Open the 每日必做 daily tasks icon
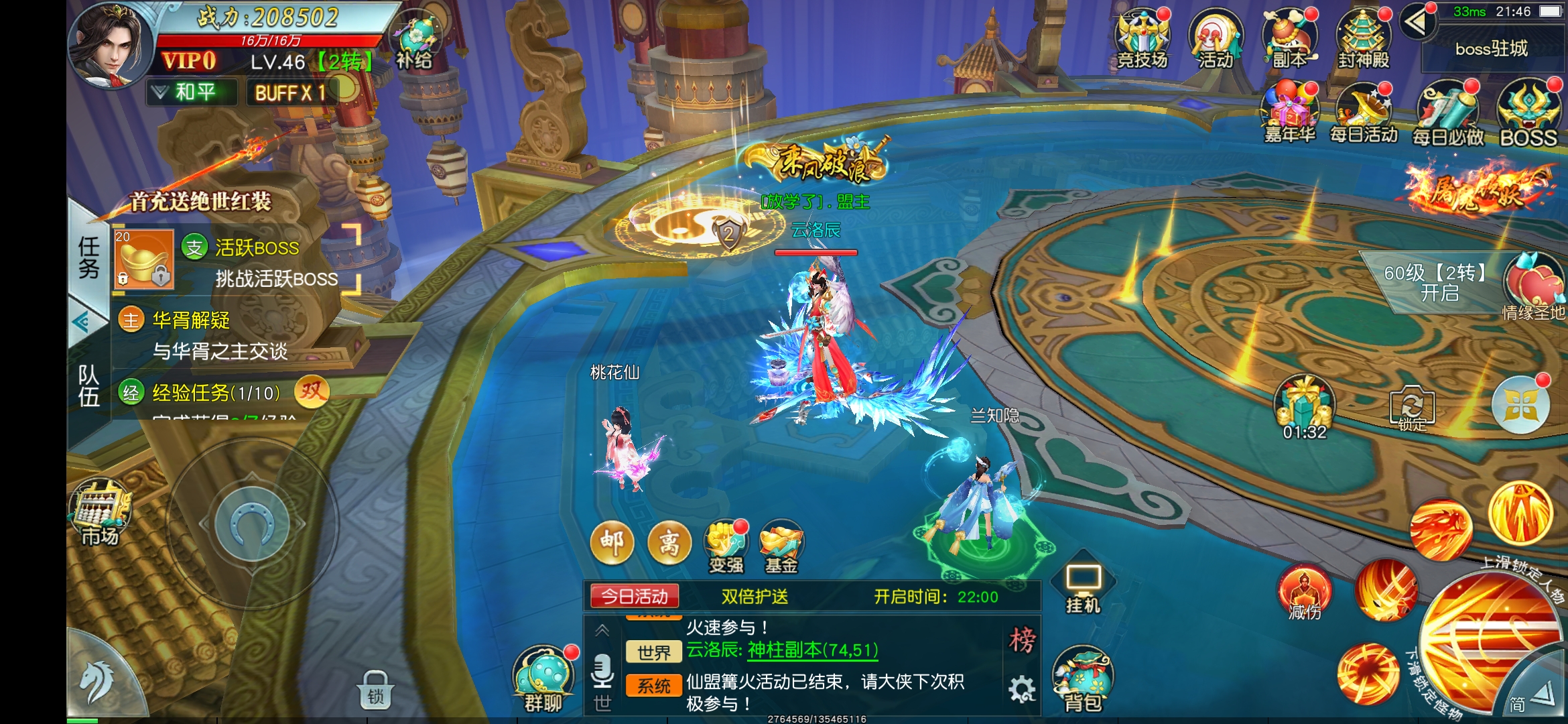1568x724 pixels. [1447, 115]
